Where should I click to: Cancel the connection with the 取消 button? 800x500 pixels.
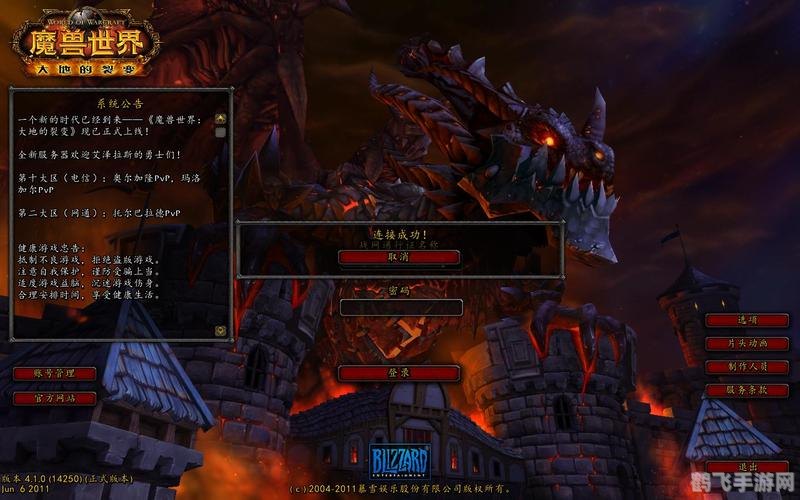(x=399, y=257)
